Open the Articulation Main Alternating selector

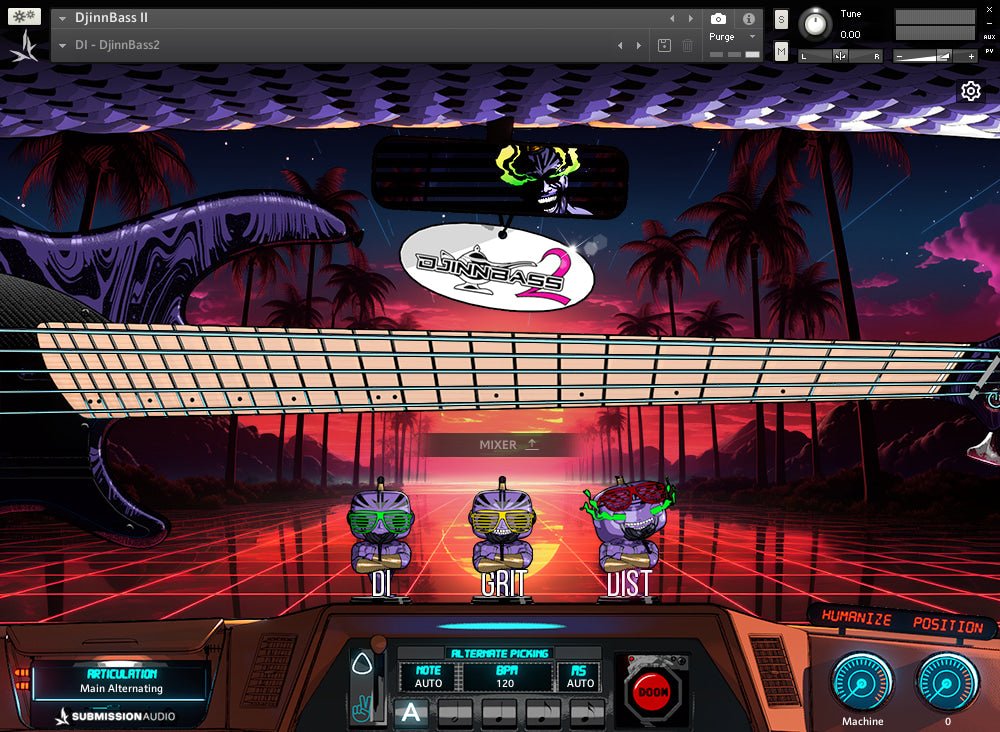click(x=120, y=682)
